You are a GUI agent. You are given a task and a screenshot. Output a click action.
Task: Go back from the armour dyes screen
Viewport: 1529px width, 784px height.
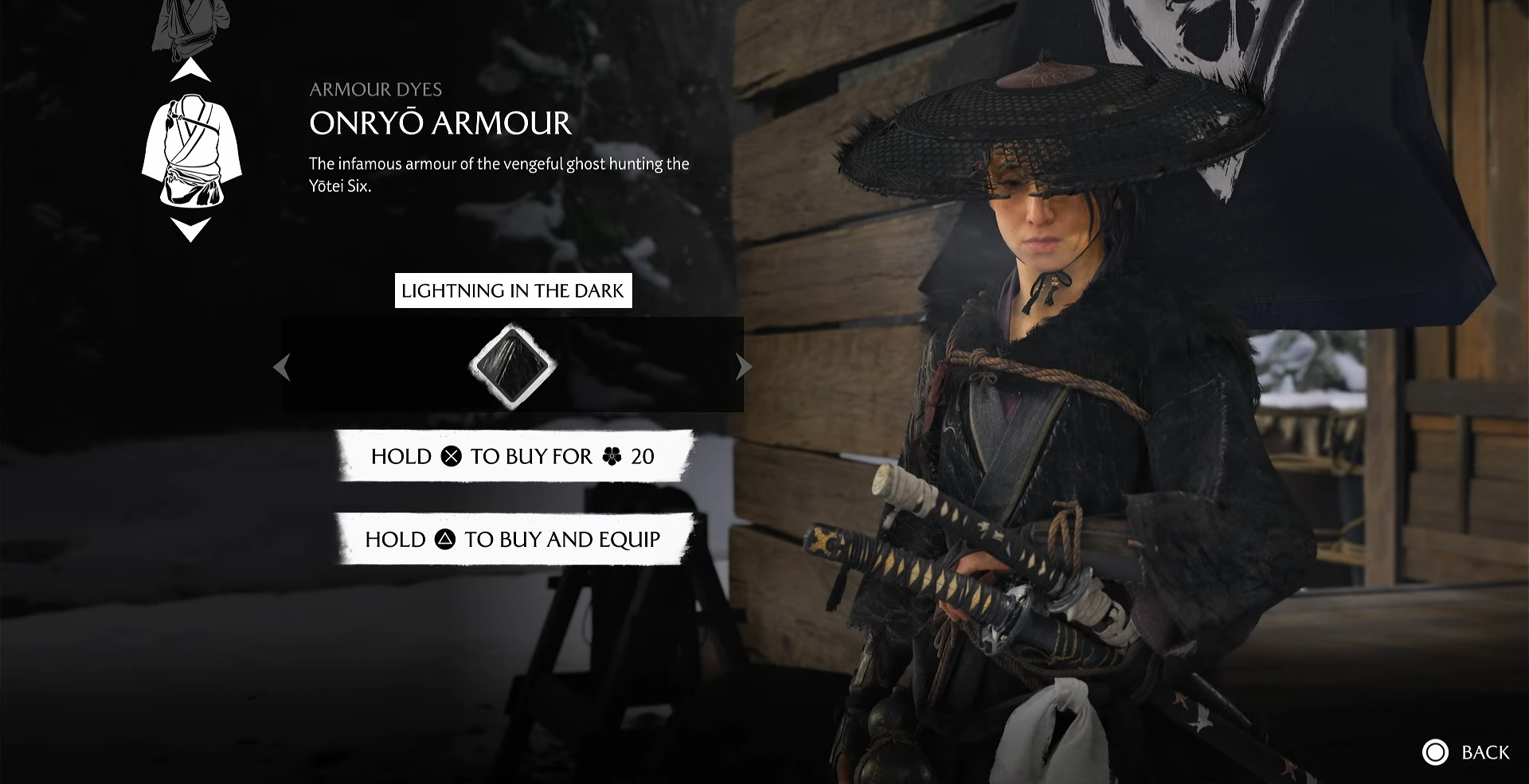(x=1466, y=752)
